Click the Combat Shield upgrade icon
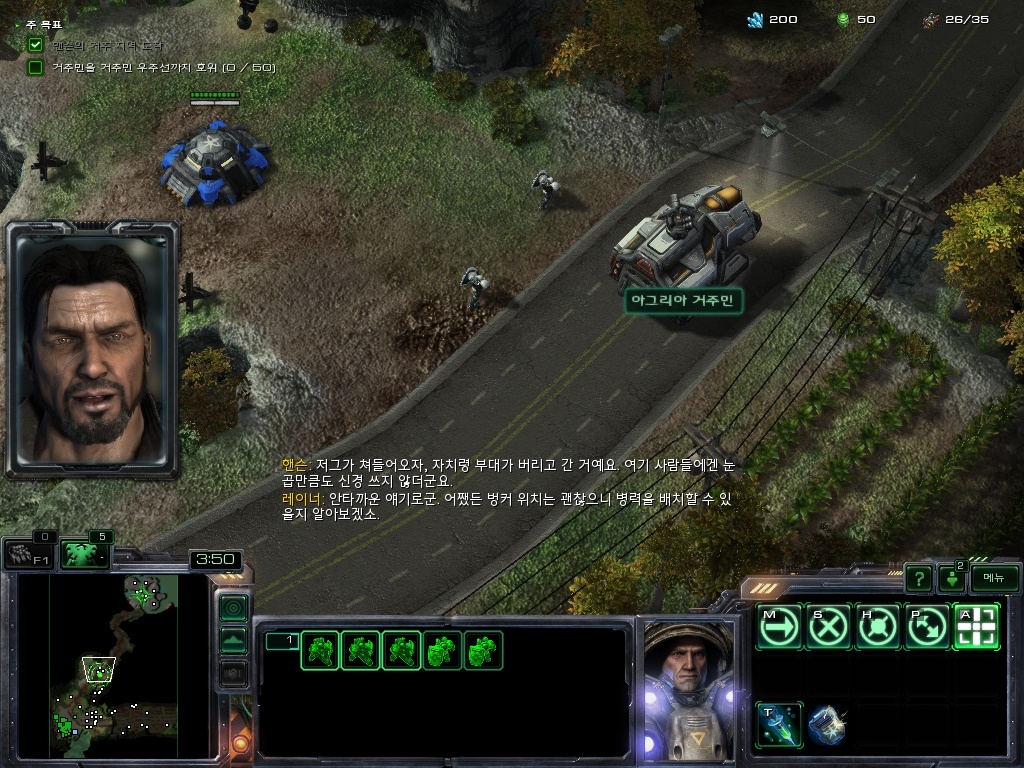 pos(827,725)
